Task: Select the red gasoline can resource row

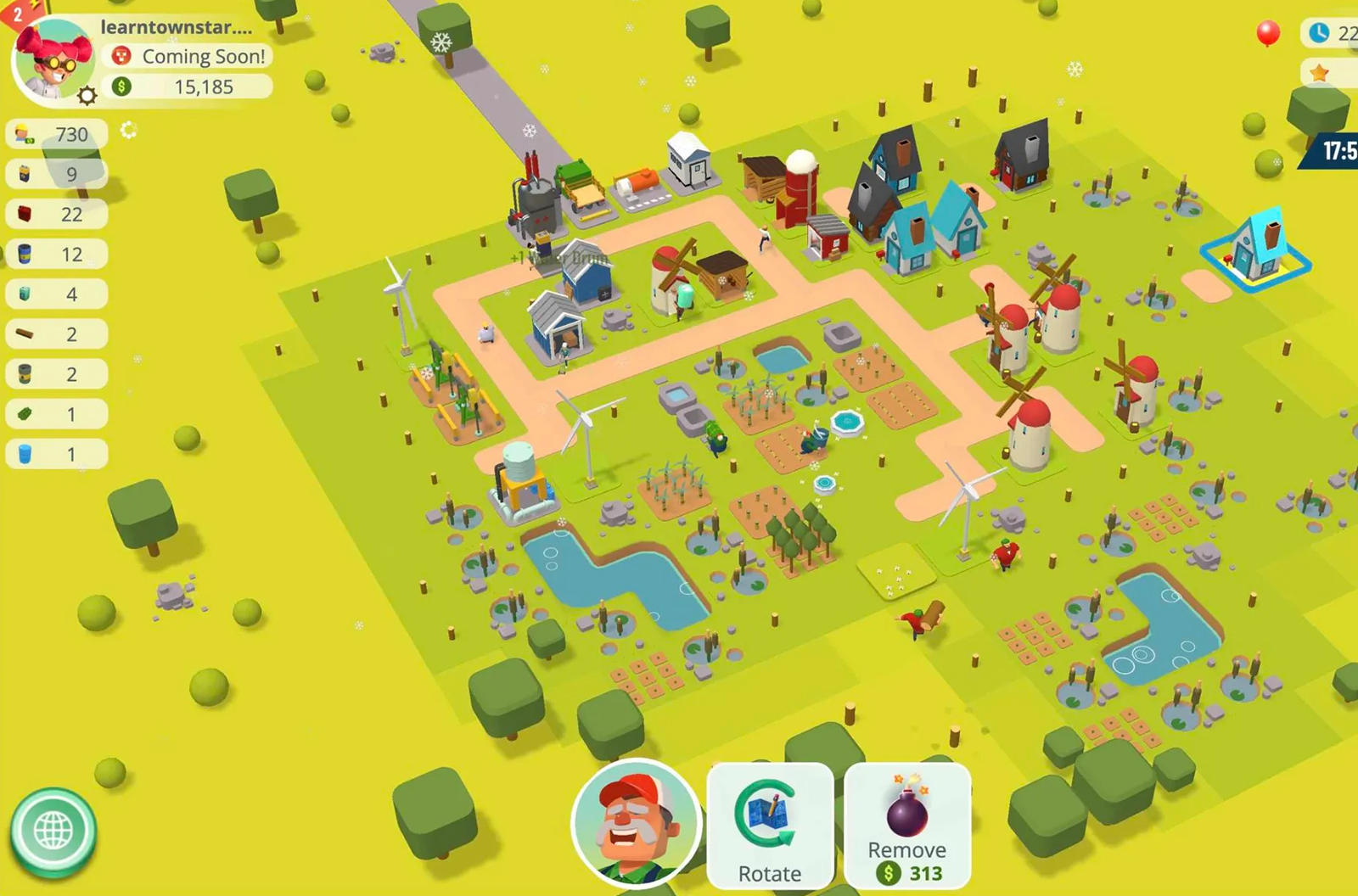Action: coord(57,214)
